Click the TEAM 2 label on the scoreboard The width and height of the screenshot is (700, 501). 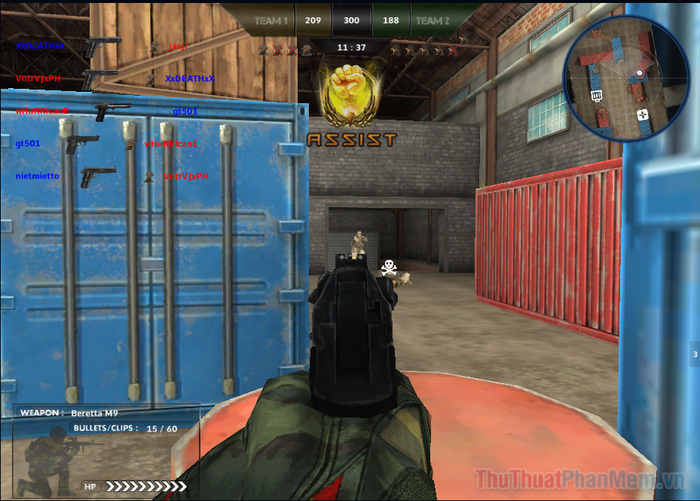pyautogui.click(x=431, y=20)
